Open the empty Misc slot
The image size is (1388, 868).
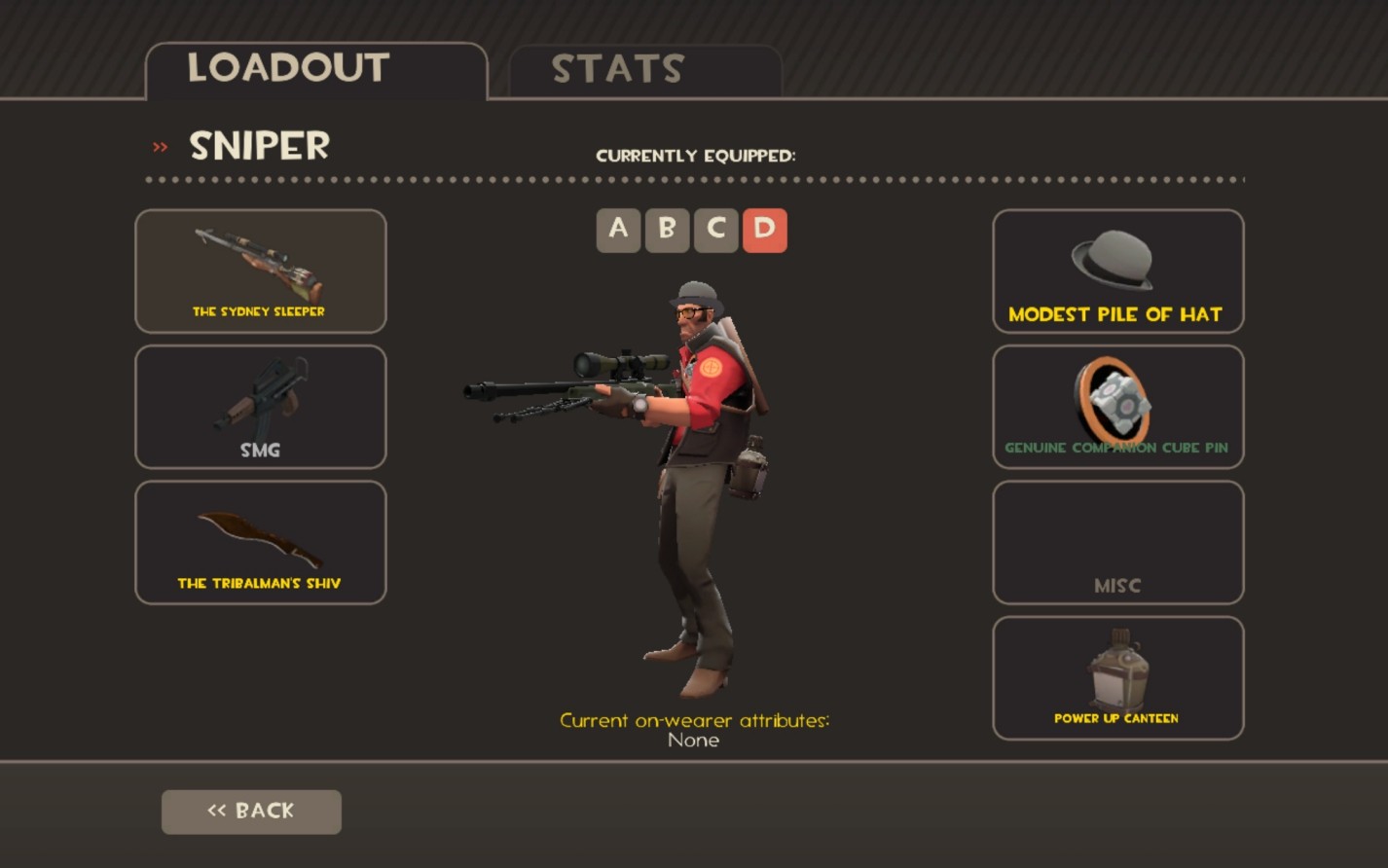(x=1115, y=542)
